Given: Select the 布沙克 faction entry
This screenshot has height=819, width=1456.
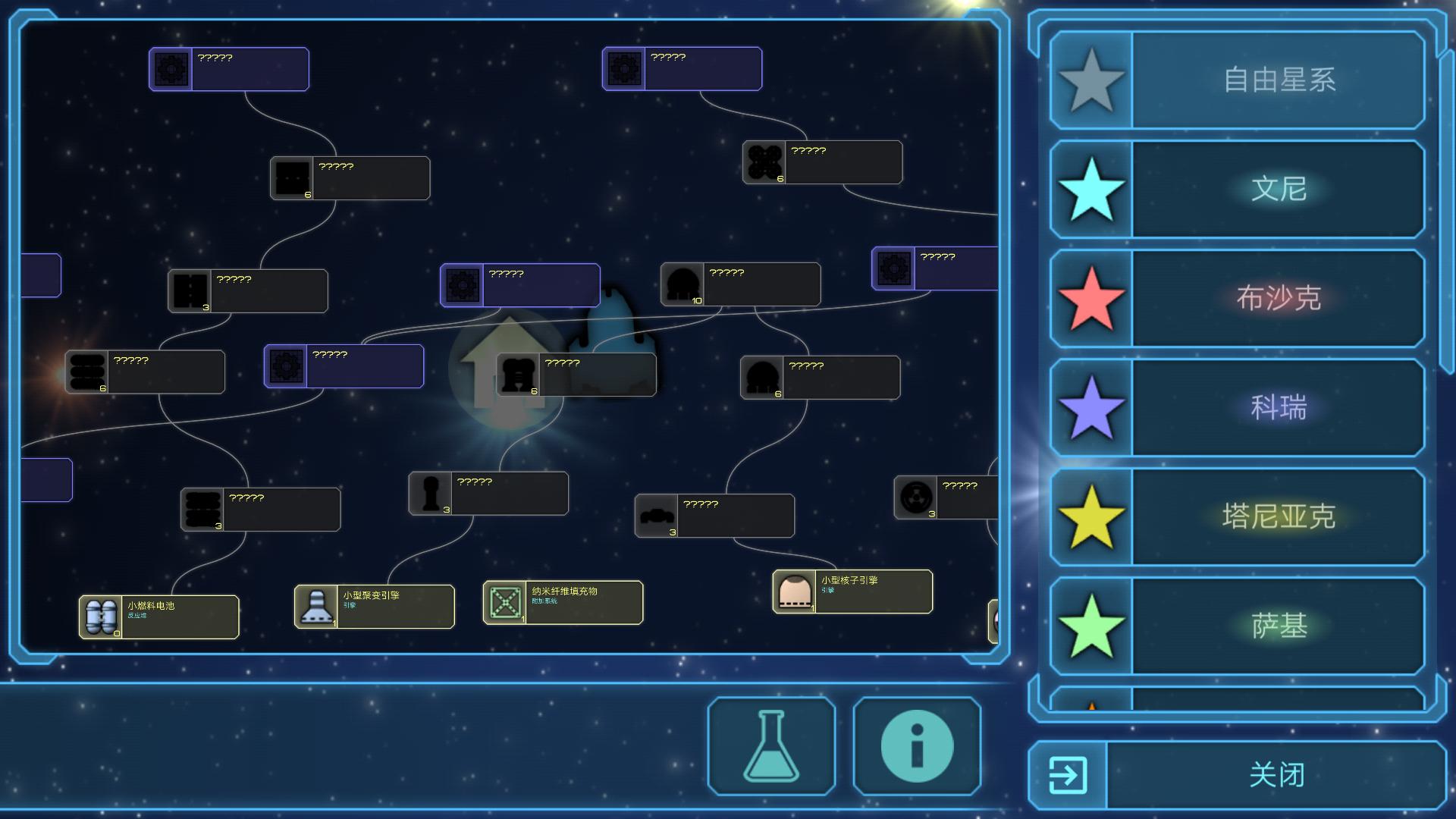Looking at the screenshot, I should pos(1238,298).
